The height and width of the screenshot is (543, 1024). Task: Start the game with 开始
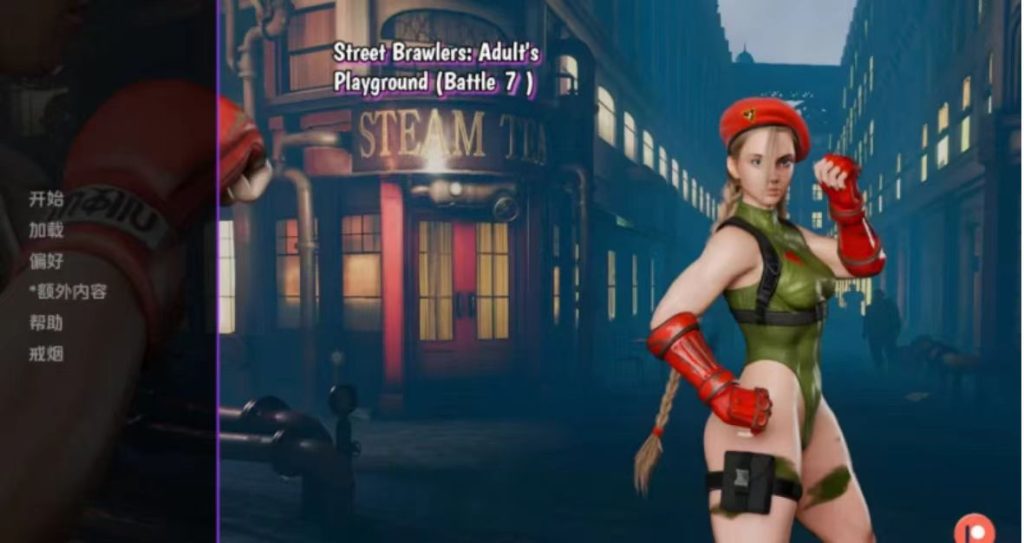[x=46, y=199]
